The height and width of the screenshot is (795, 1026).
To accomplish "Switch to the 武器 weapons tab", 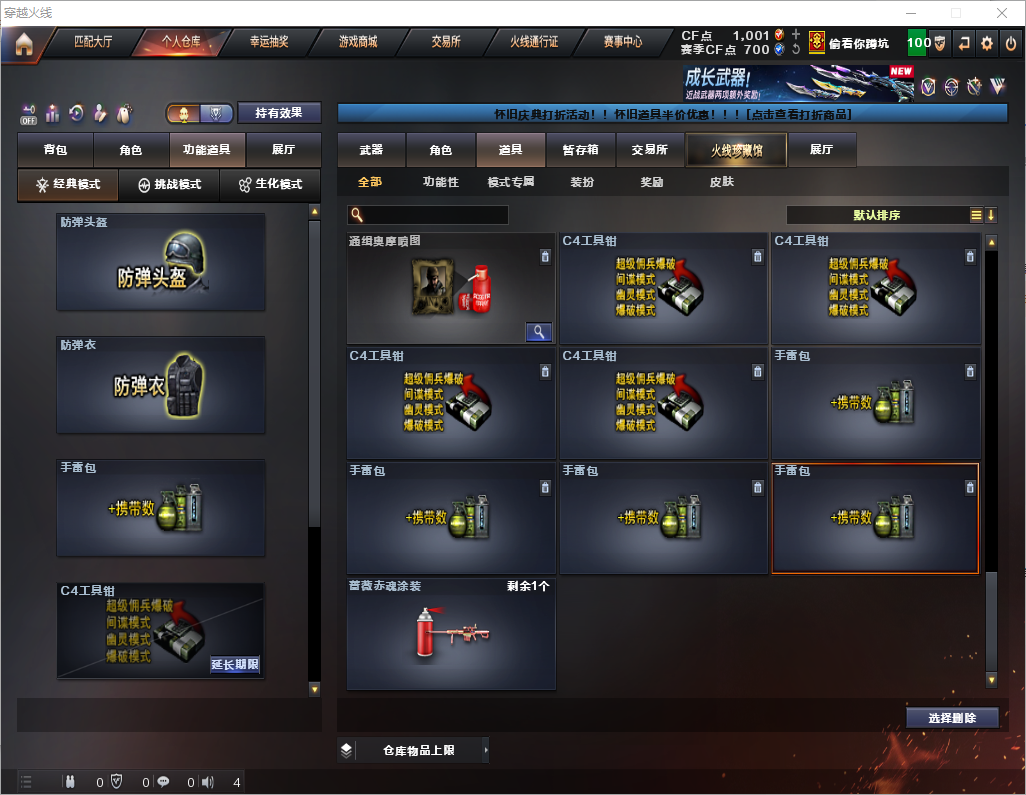I will coord(371,150).
